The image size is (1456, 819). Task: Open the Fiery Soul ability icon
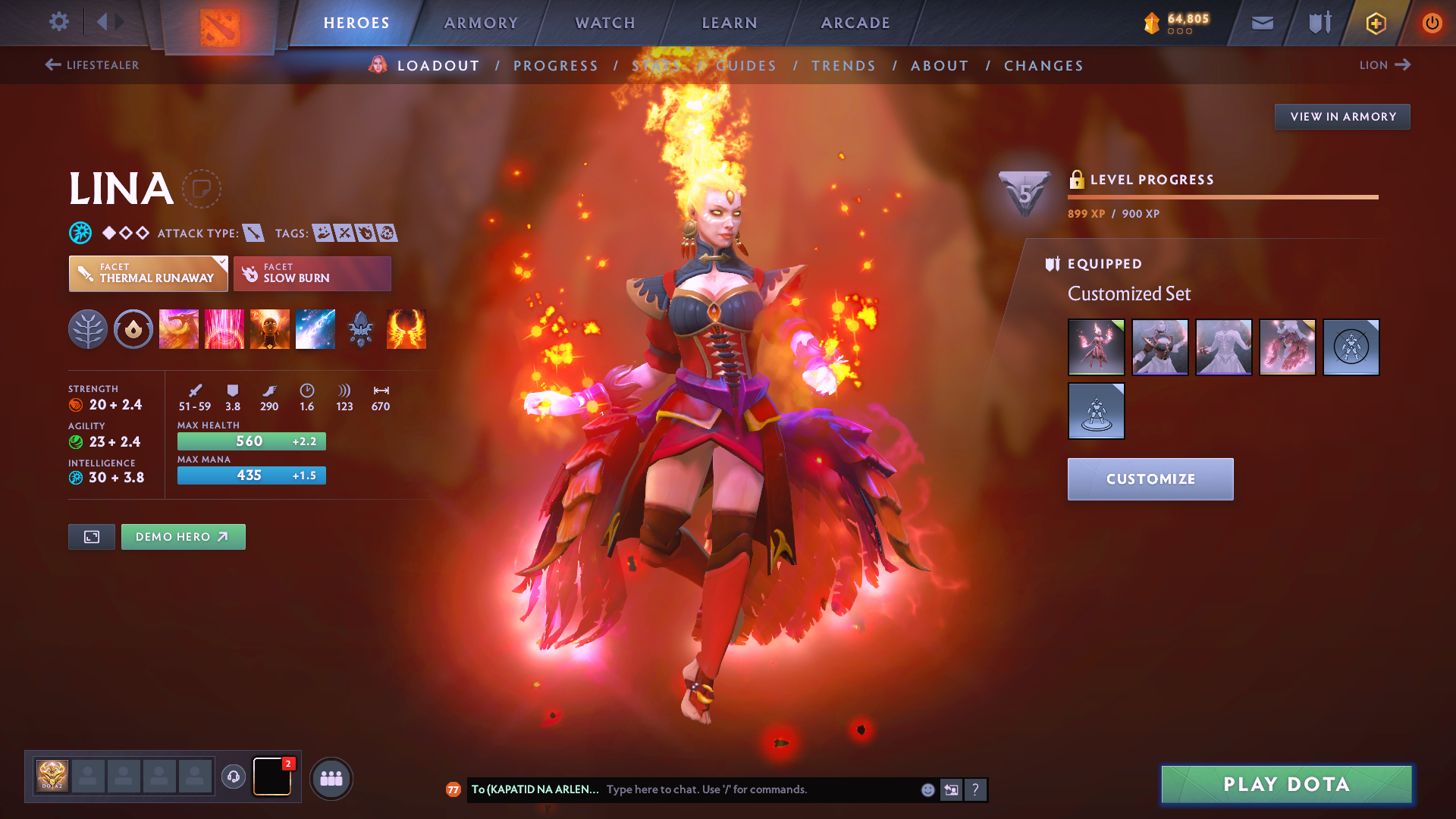[269, 329]
